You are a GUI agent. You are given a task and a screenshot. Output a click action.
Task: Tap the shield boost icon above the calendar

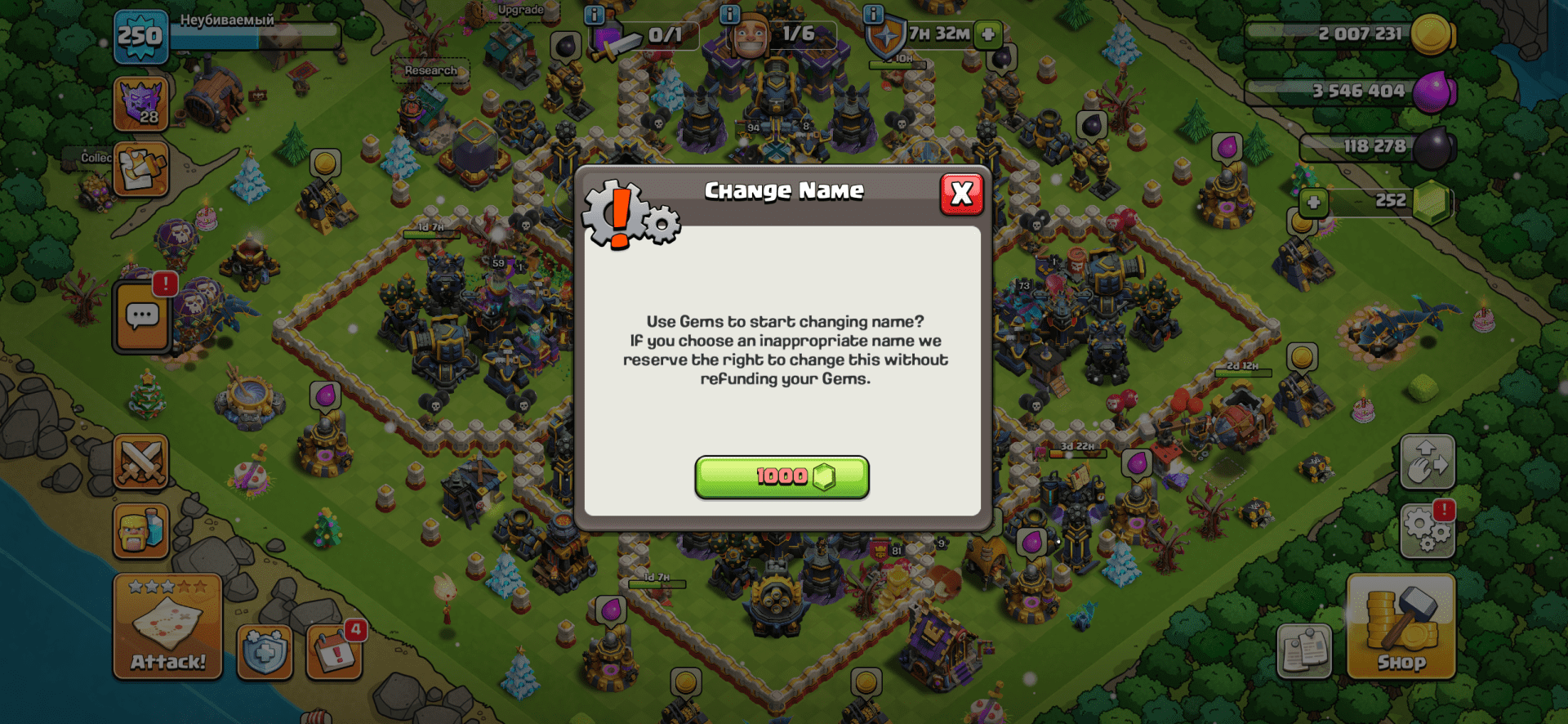click(x=263, y=654)
